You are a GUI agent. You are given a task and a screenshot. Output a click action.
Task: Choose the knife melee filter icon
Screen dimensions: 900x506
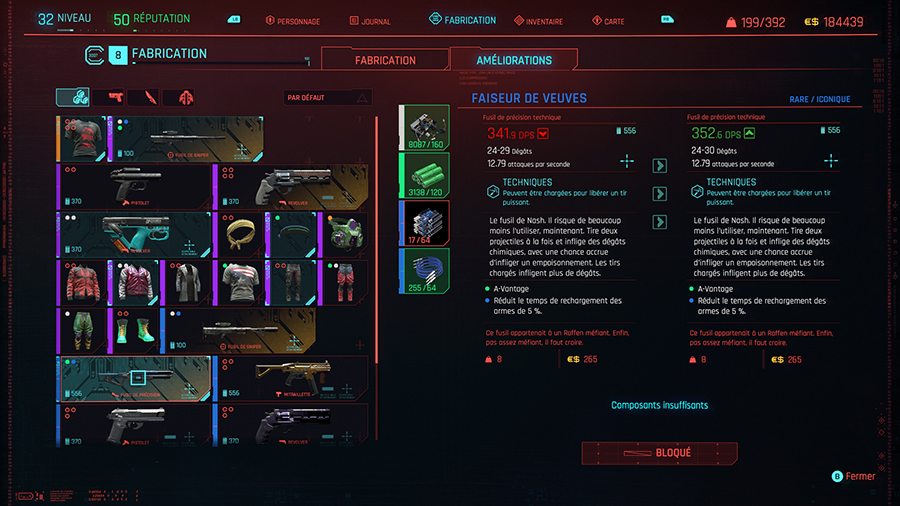pos(150,97)
